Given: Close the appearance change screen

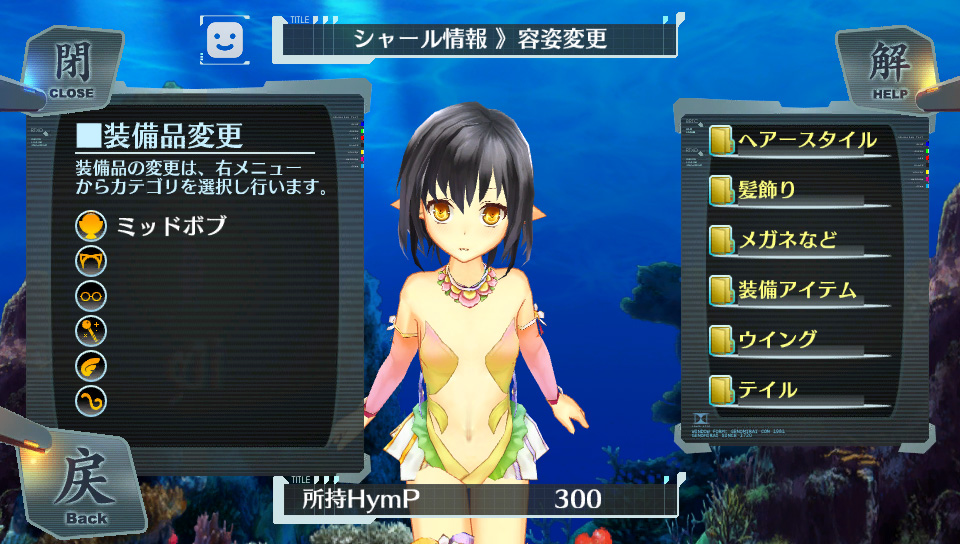Looking at the screenshot, I should (x=70, y=70).
